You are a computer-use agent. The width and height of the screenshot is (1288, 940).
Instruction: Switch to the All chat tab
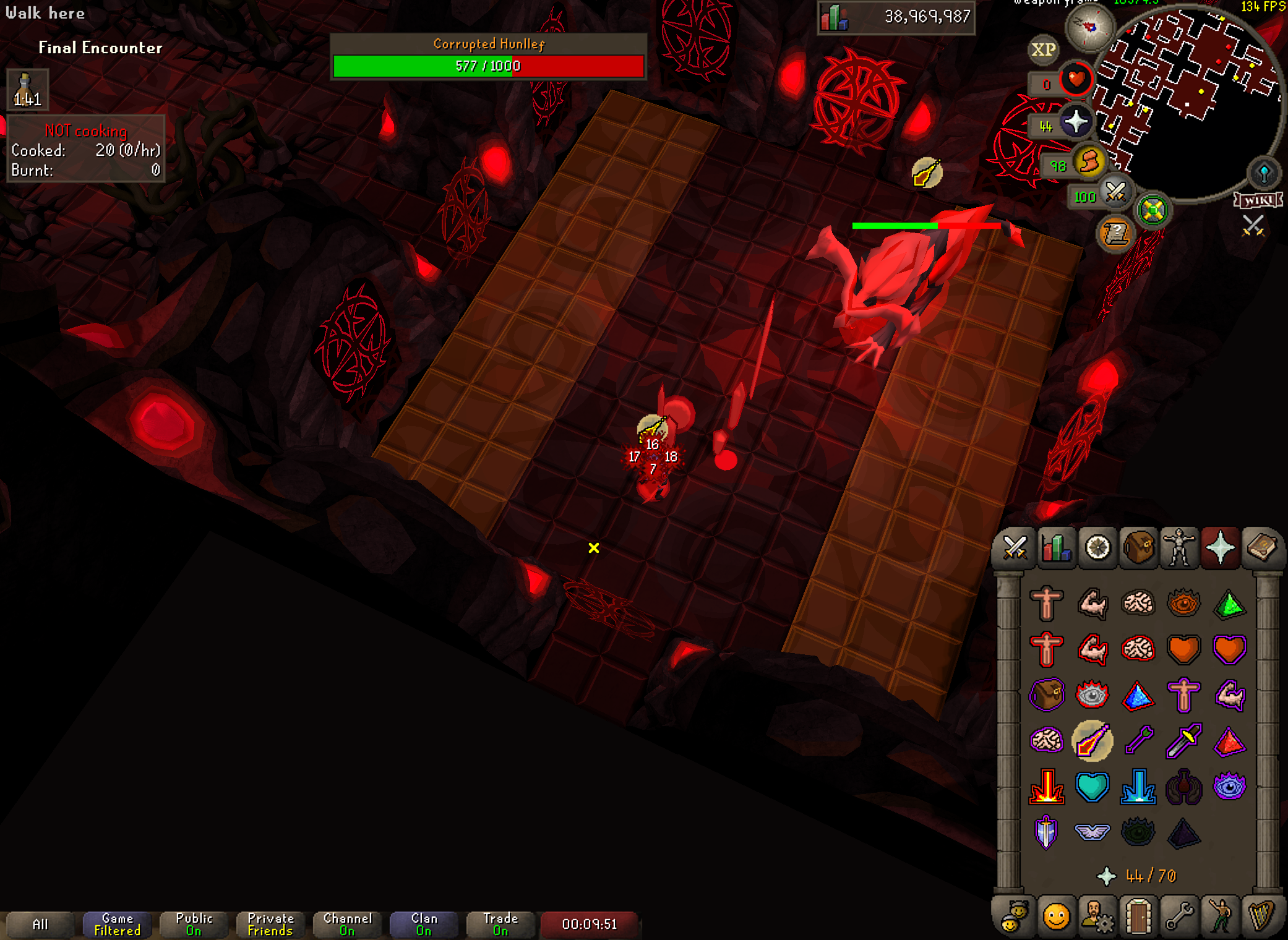40,924
